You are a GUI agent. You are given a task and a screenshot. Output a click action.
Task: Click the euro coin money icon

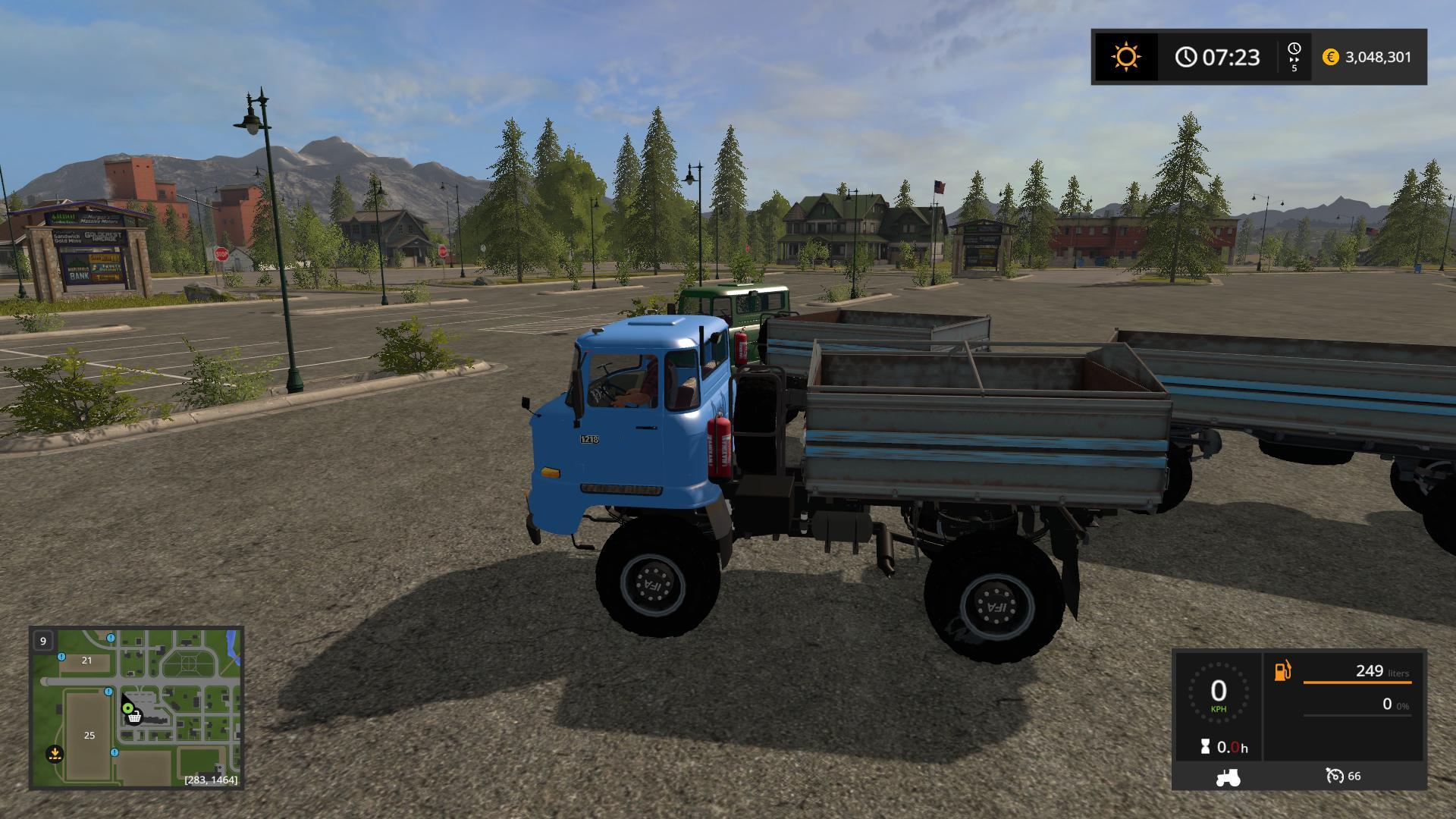pyautogui.click(x=1330, y=57)
